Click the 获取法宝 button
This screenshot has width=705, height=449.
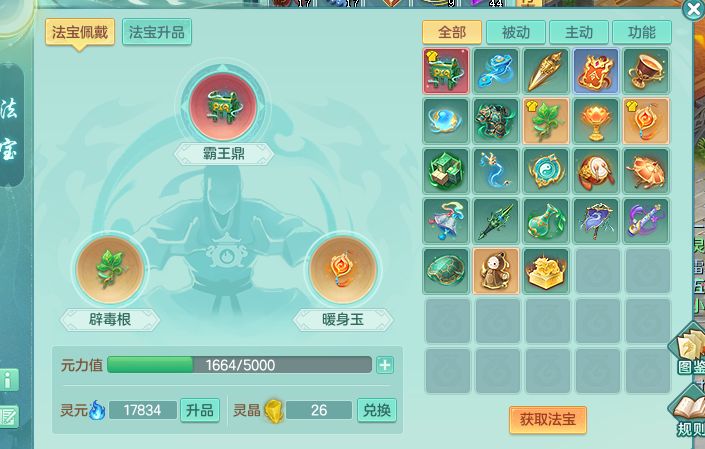(547, 419)
